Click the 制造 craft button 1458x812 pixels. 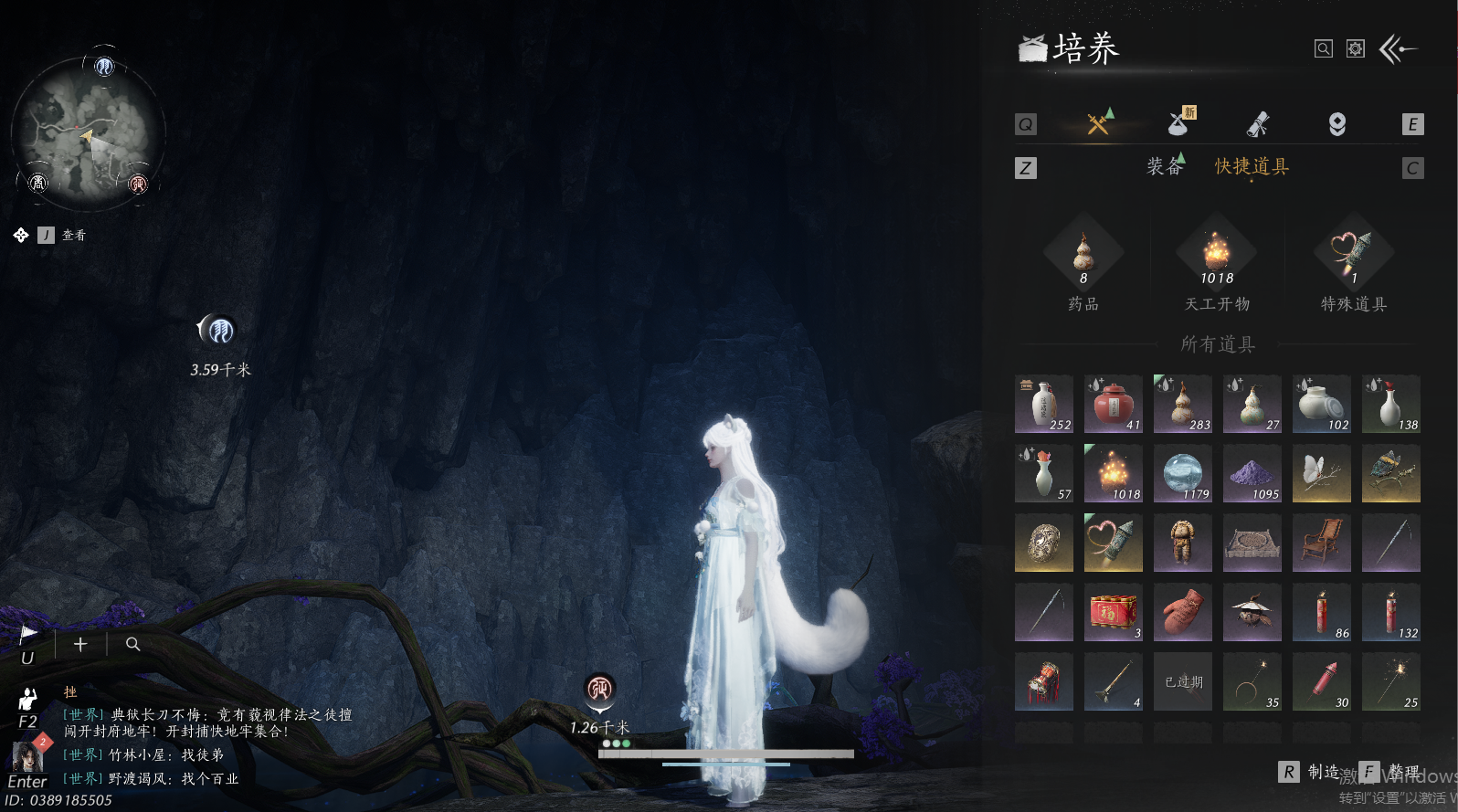(1312, 772)
